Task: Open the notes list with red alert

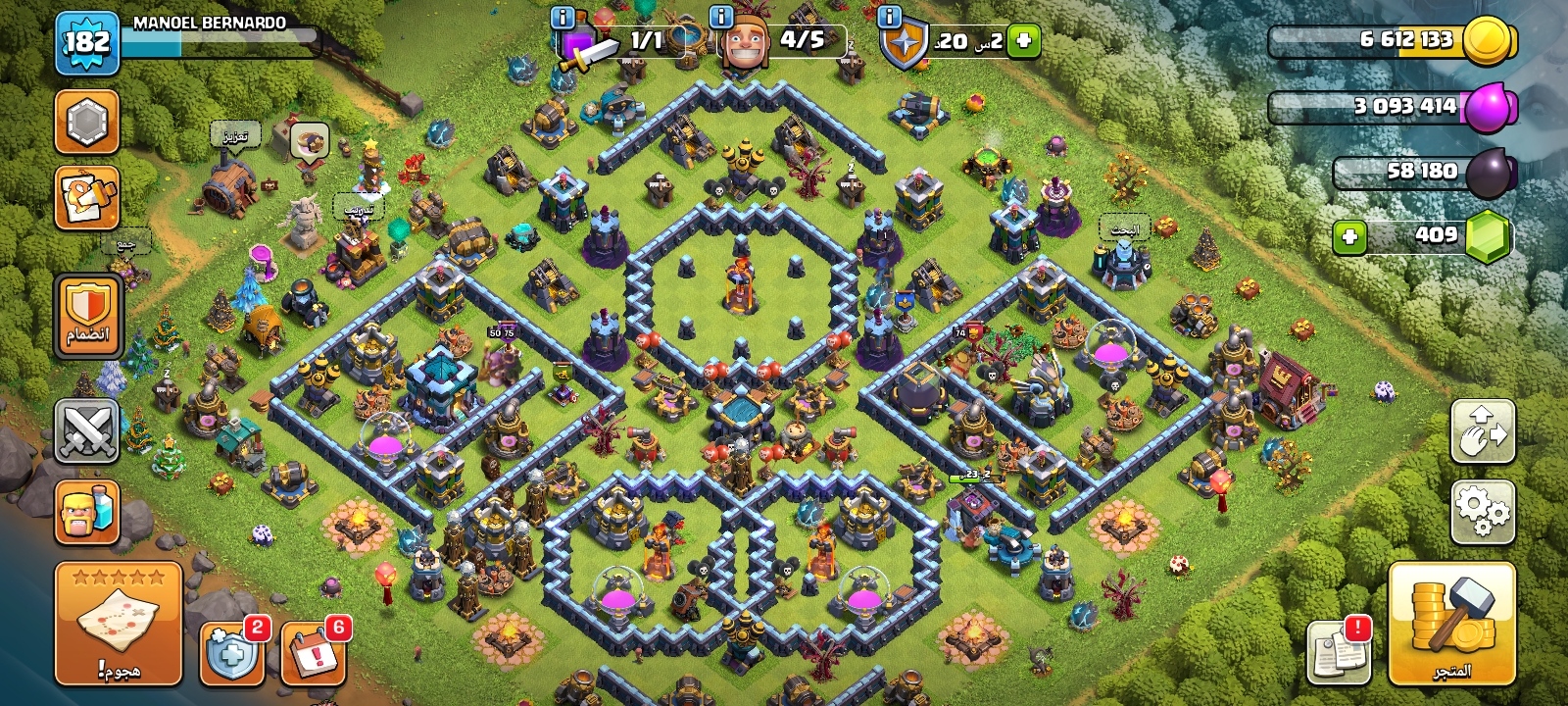Action: coord(1340,651)
